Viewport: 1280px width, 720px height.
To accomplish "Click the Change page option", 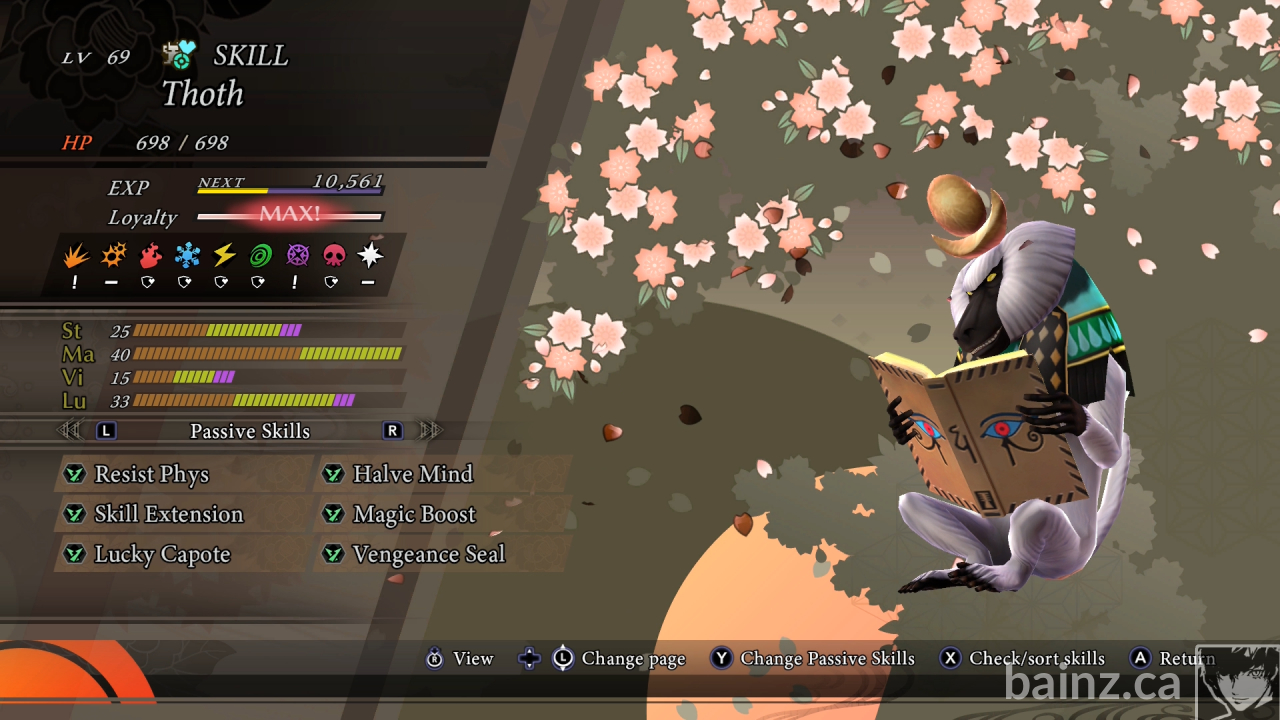I will point(633,658).
